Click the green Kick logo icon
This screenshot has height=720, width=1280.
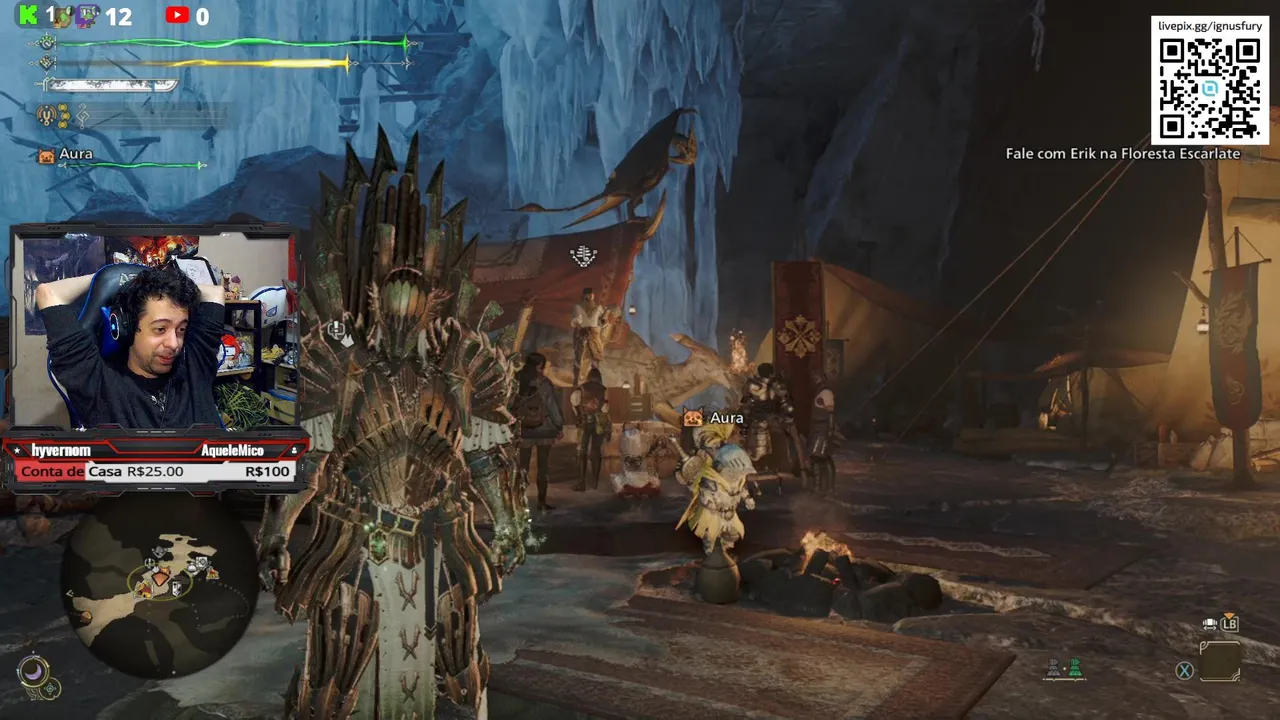pyautogui.click(x=29, y=15)
